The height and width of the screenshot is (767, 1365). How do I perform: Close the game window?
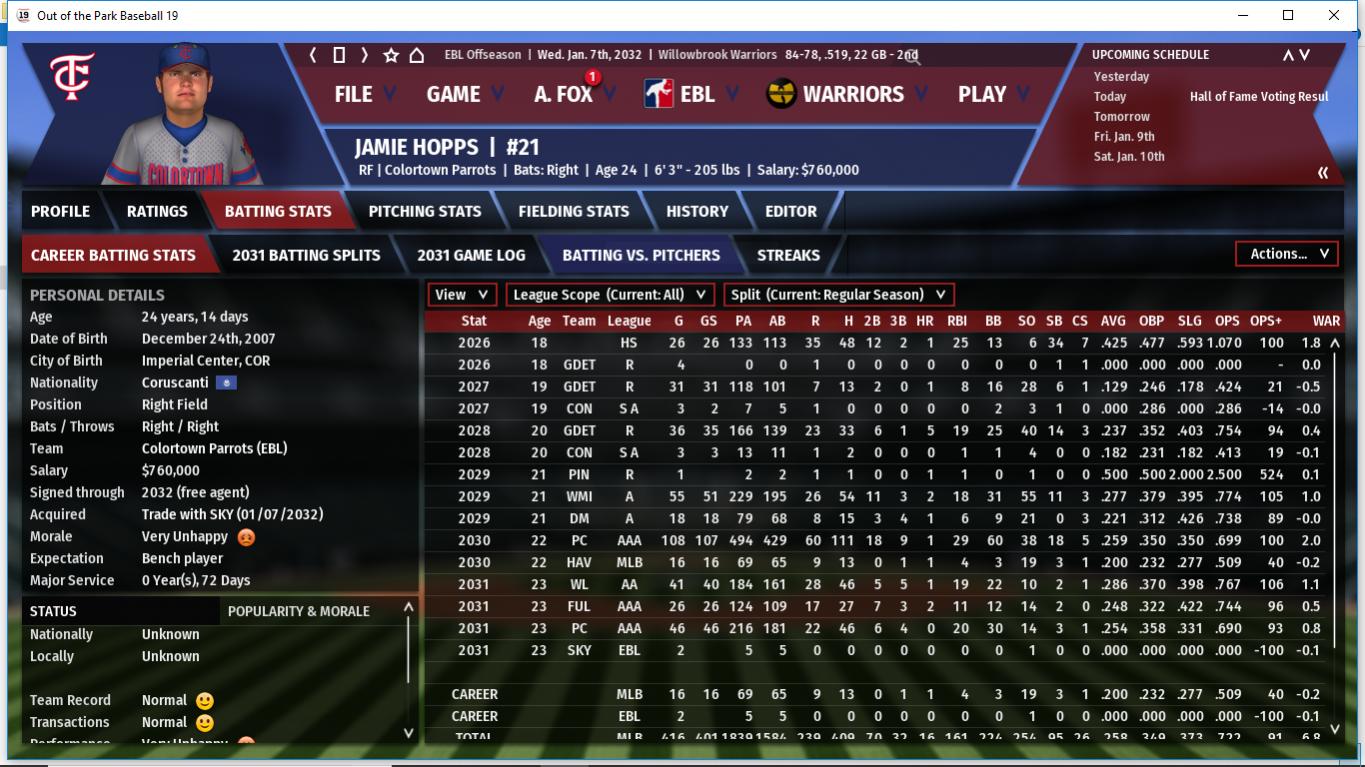coord(1333,15)
